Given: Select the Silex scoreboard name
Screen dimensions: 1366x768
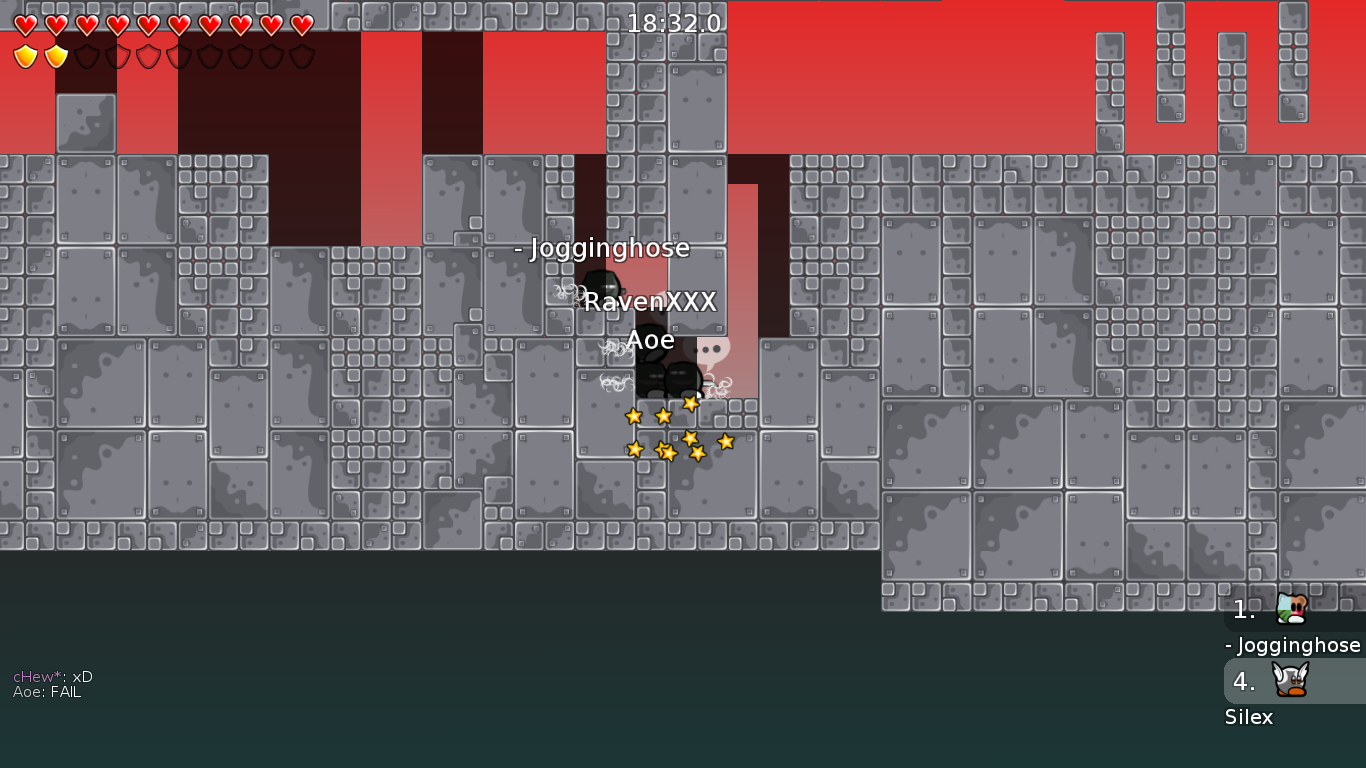Looking at the screenshot, I should (1249, 717).
